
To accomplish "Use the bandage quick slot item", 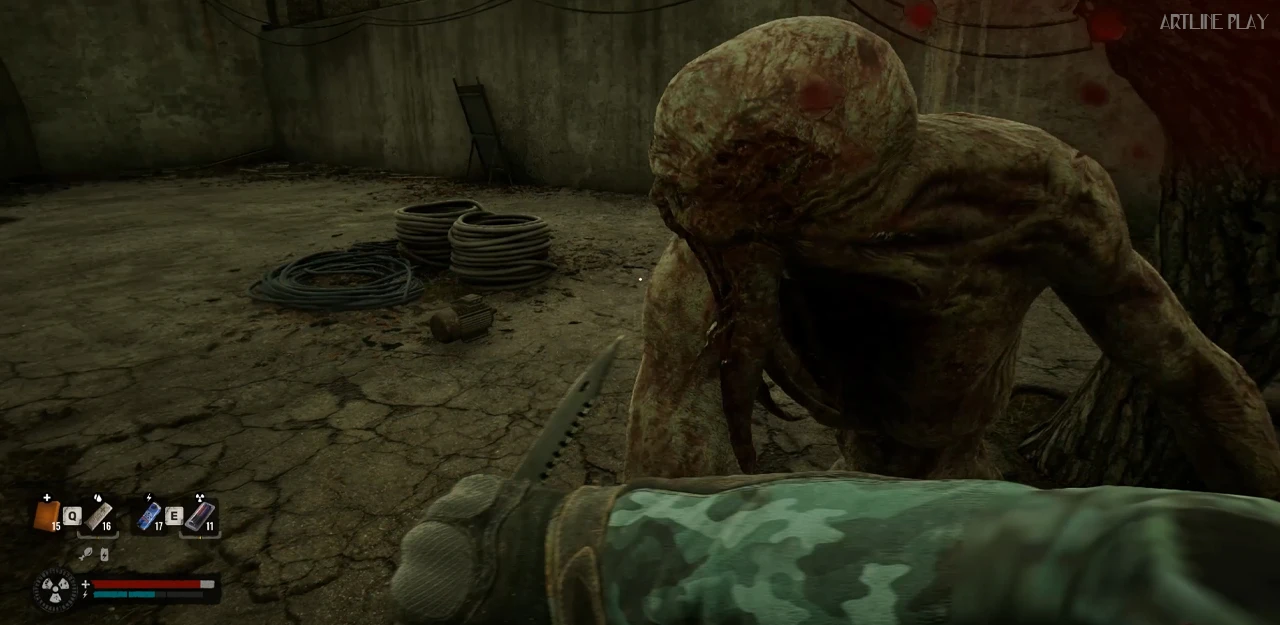I will coord(98,516).
